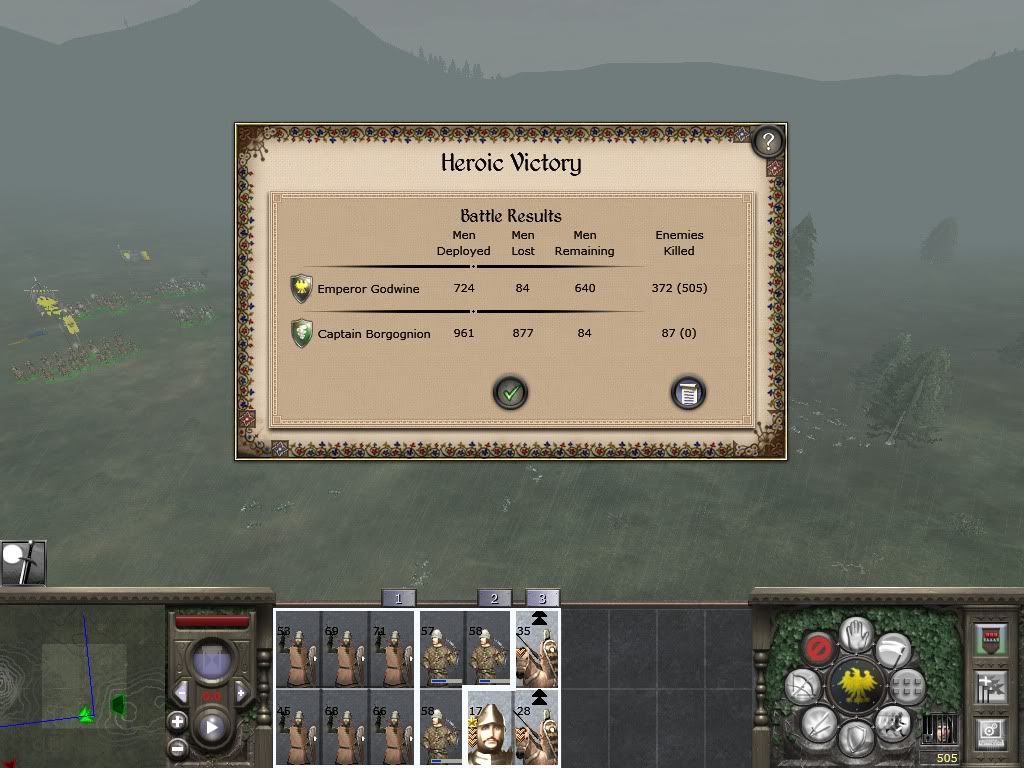Zoom in the minimap with the plus button
The image size is (1024, 768).
tap(177, 721)
